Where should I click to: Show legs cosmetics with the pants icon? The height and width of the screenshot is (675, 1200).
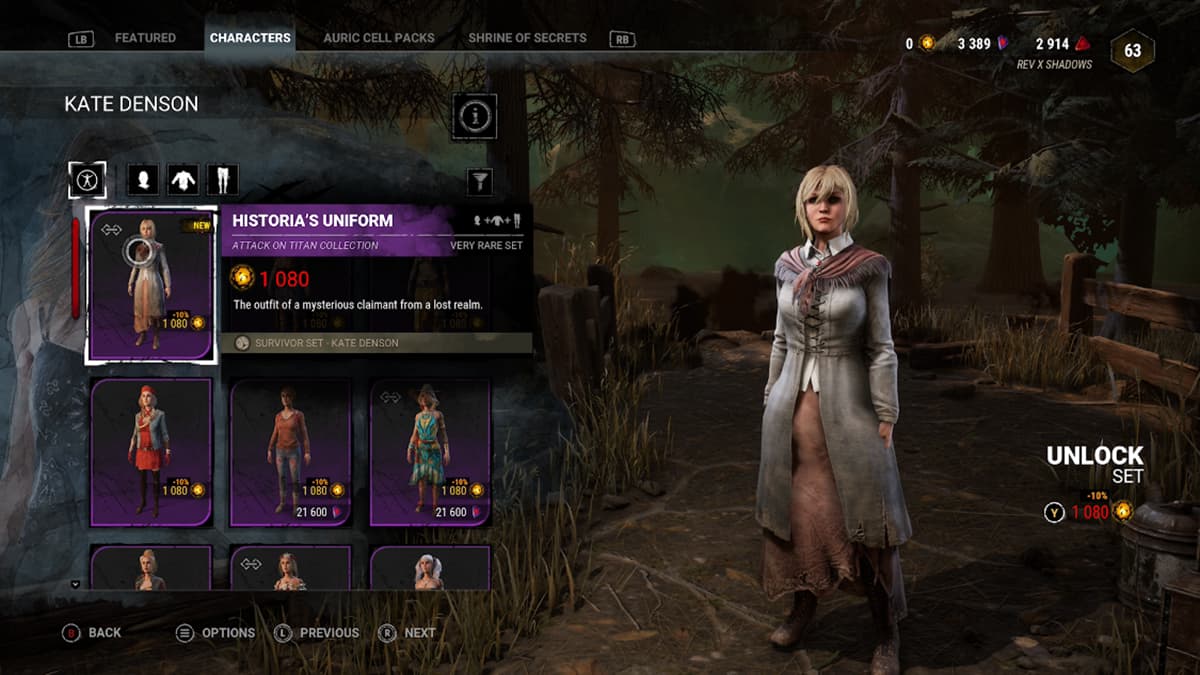coord(222,180)
